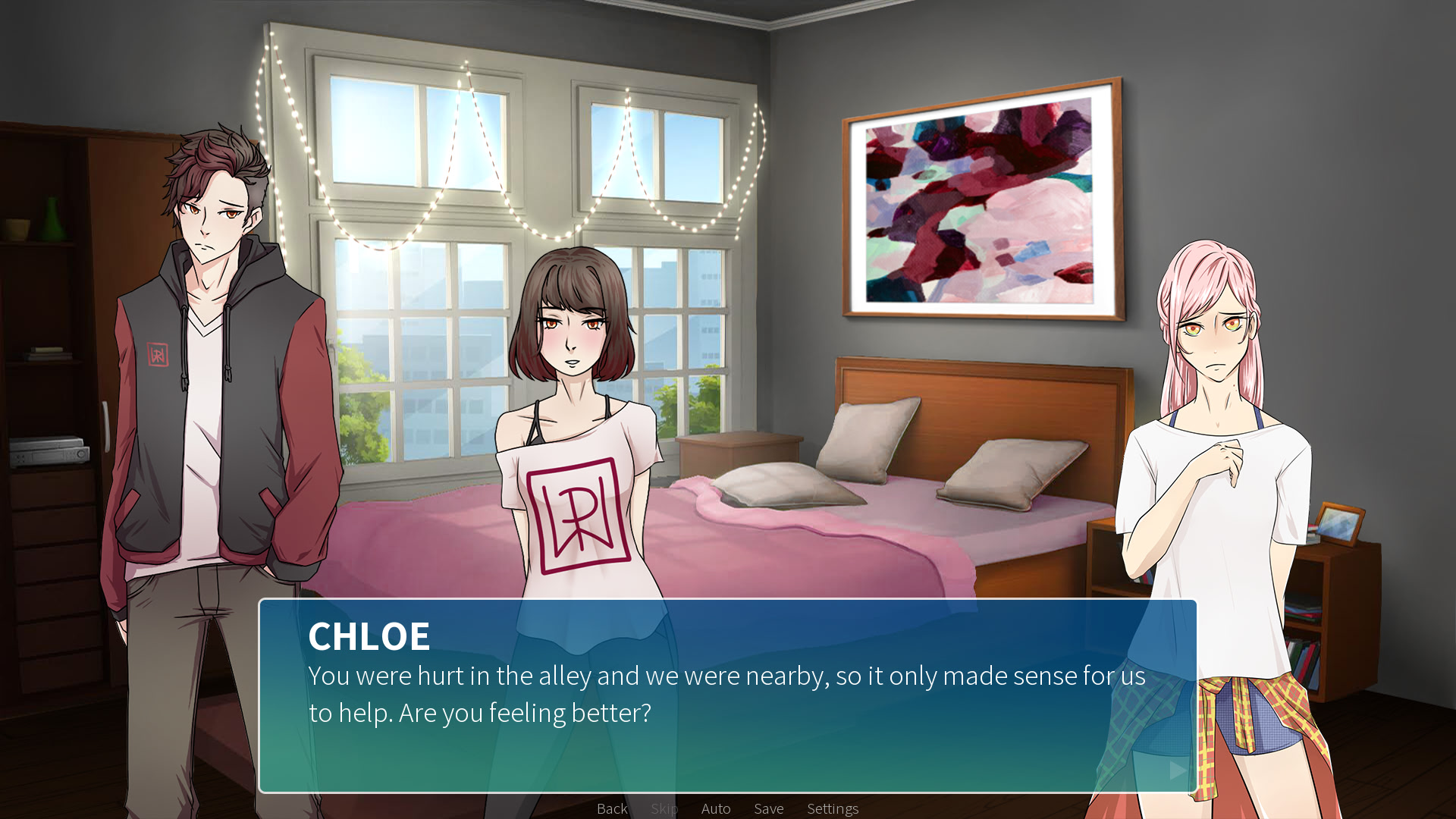Viewport: 1456px width, 819px height.
Task: Advance dialogue with the arrow indicator
Action: tap(1178, 770)
